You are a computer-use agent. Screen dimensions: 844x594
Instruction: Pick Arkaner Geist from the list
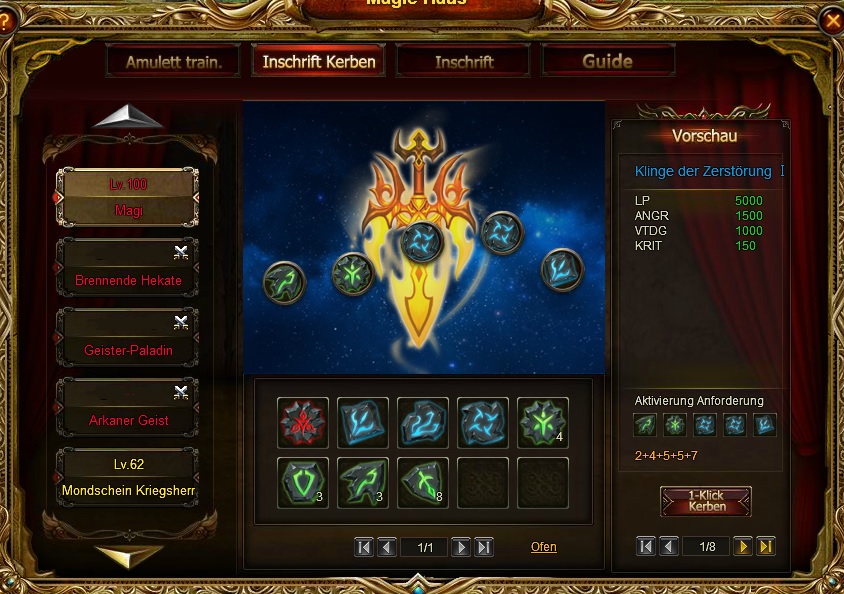coord(127,408)
